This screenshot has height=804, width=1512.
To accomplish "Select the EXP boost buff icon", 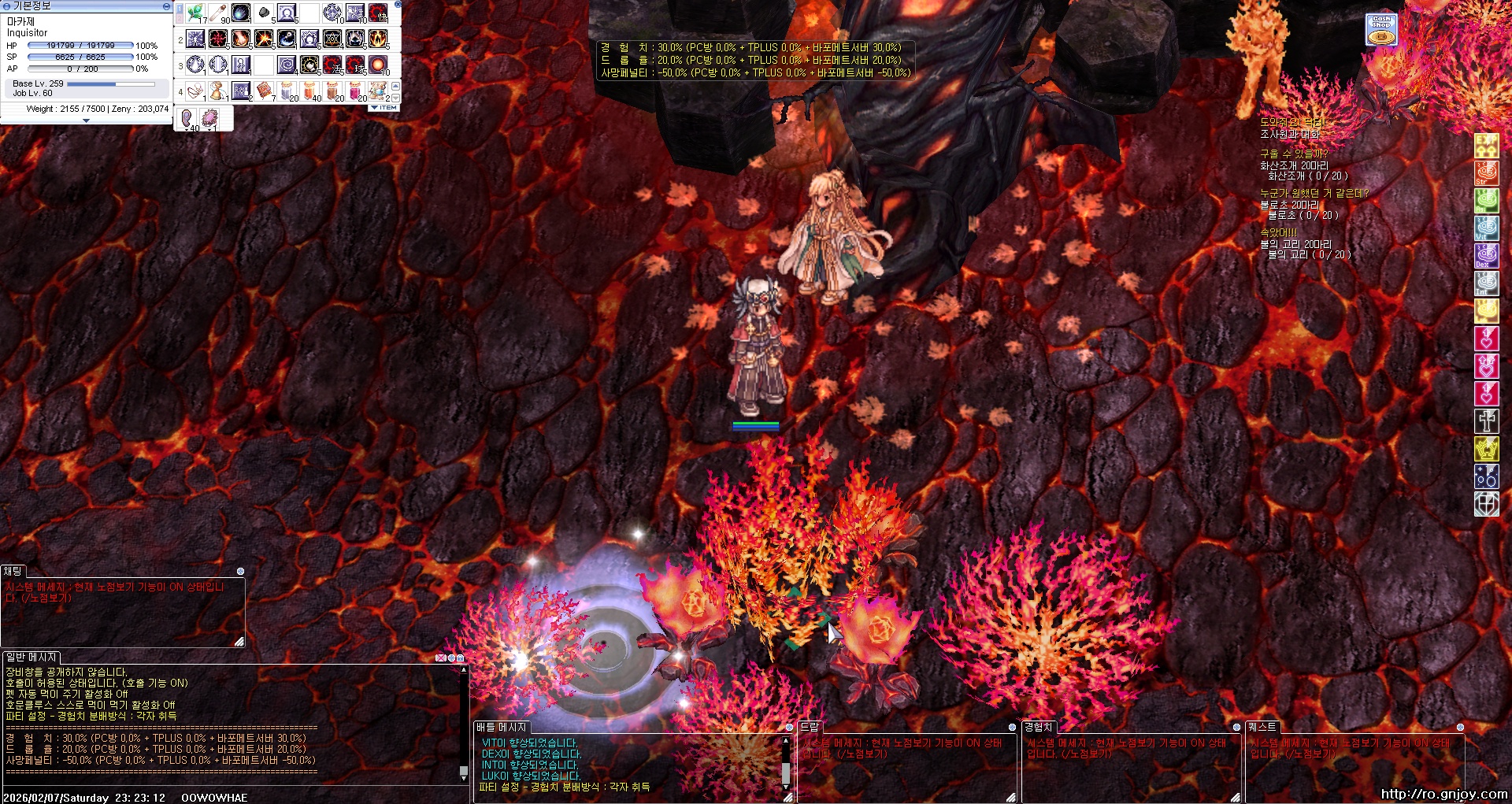I will 1486,146.
